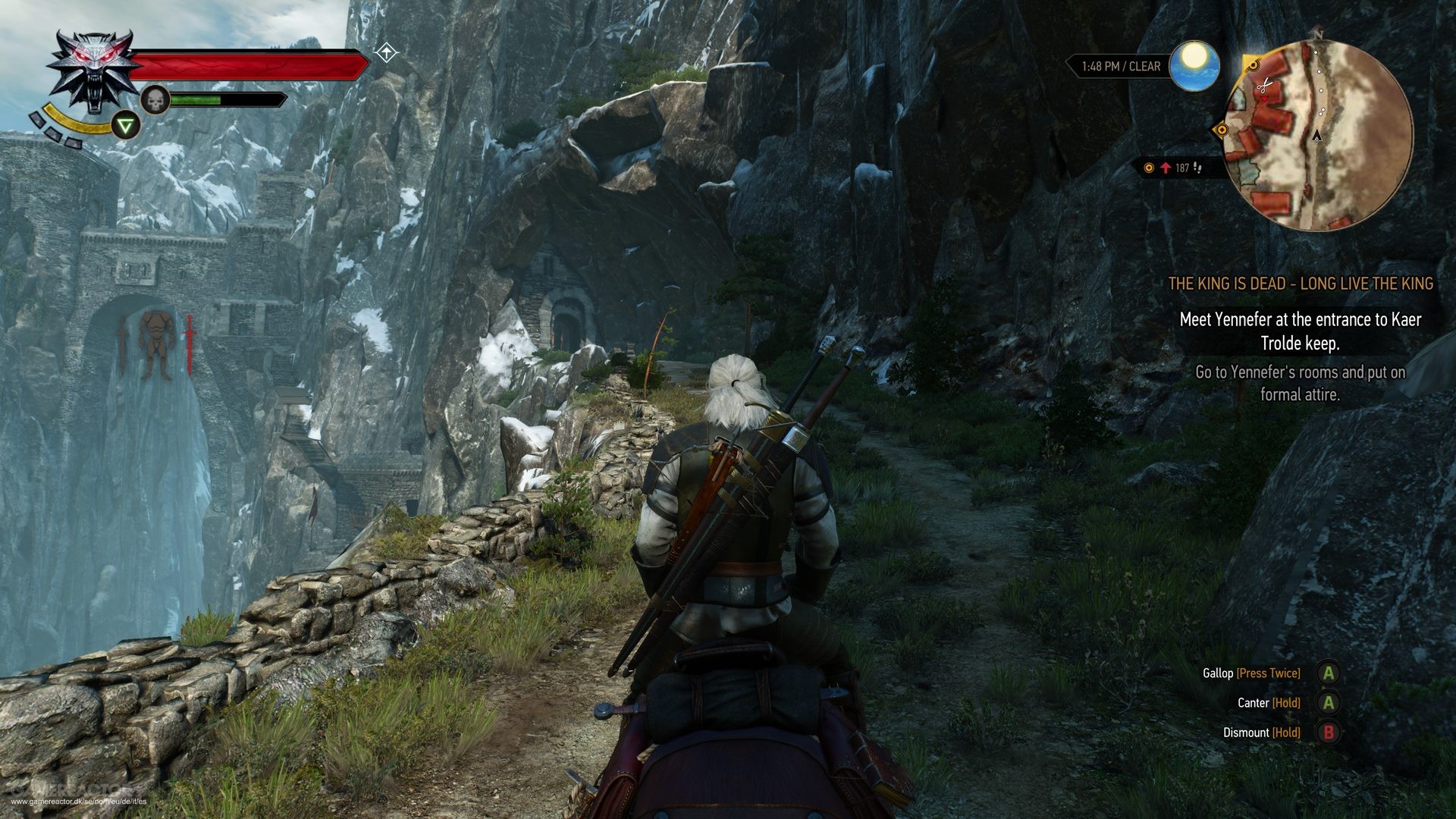Click the N compass letter atop the minimap
This screenshot has width=1456, height=819.
tap(1318, 36)
